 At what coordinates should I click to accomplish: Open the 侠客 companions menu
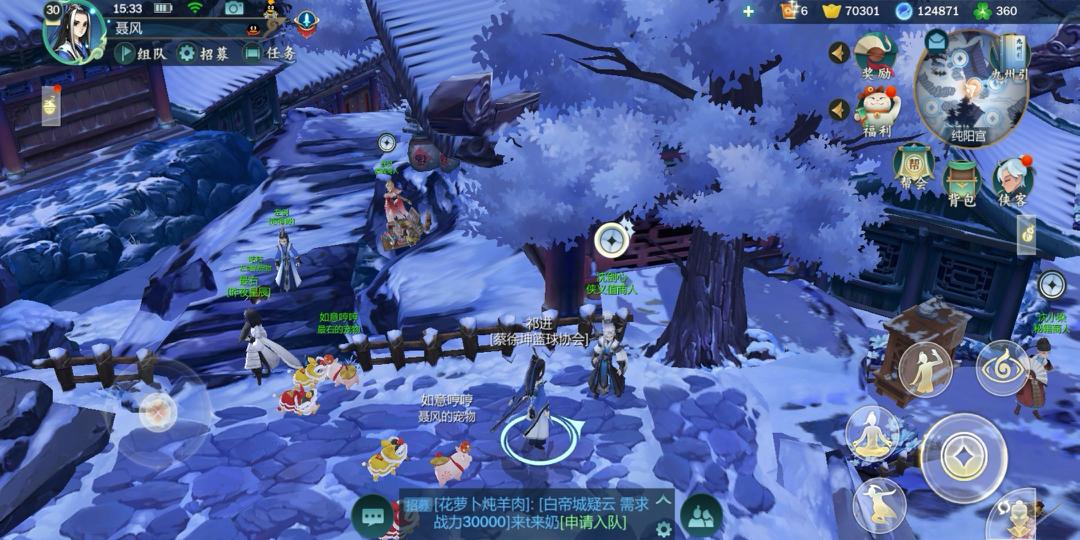click(1012, 181)
